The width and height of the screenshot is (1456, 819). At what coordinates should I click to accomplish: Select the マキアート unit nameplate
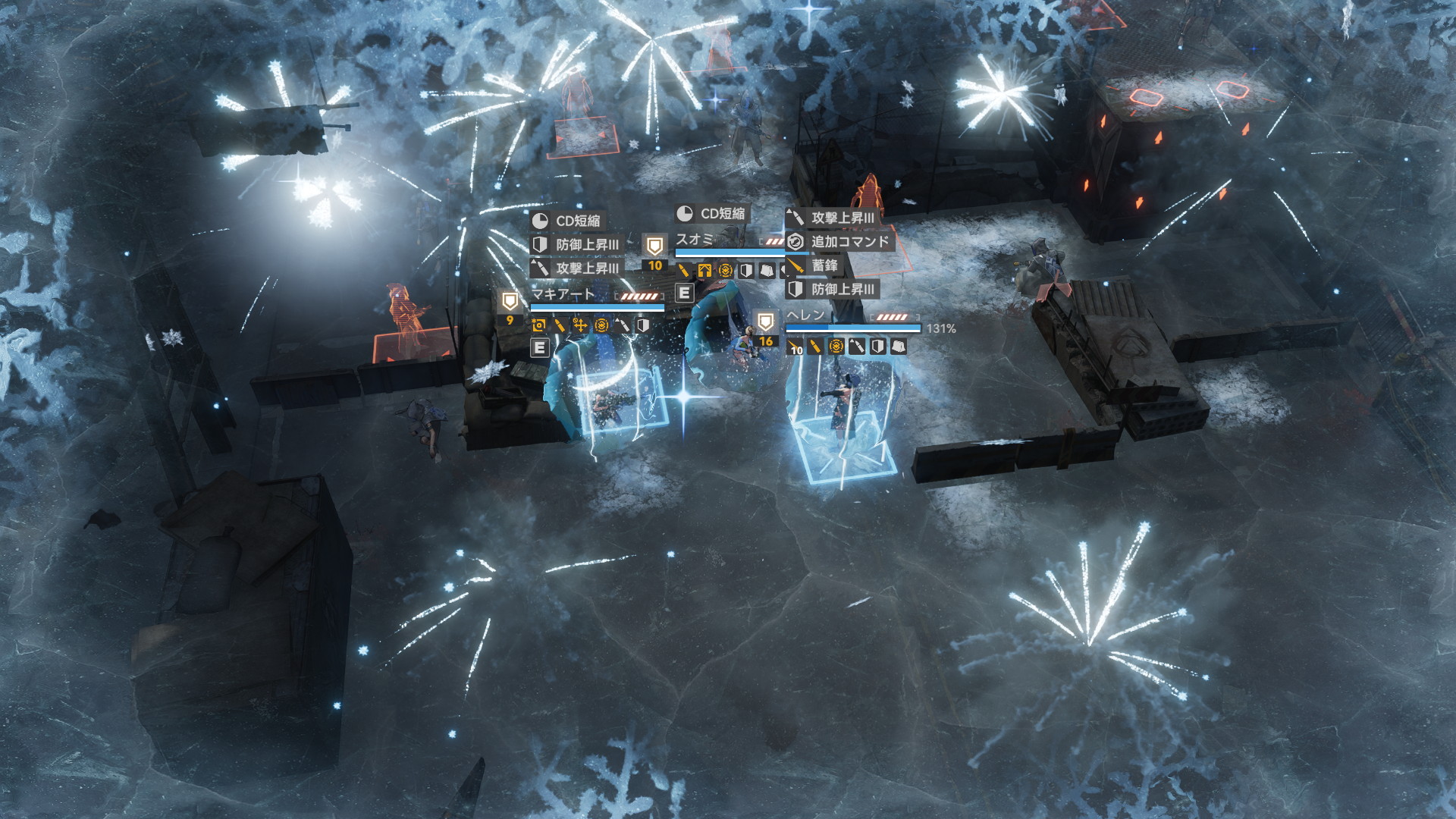point(563,294)
